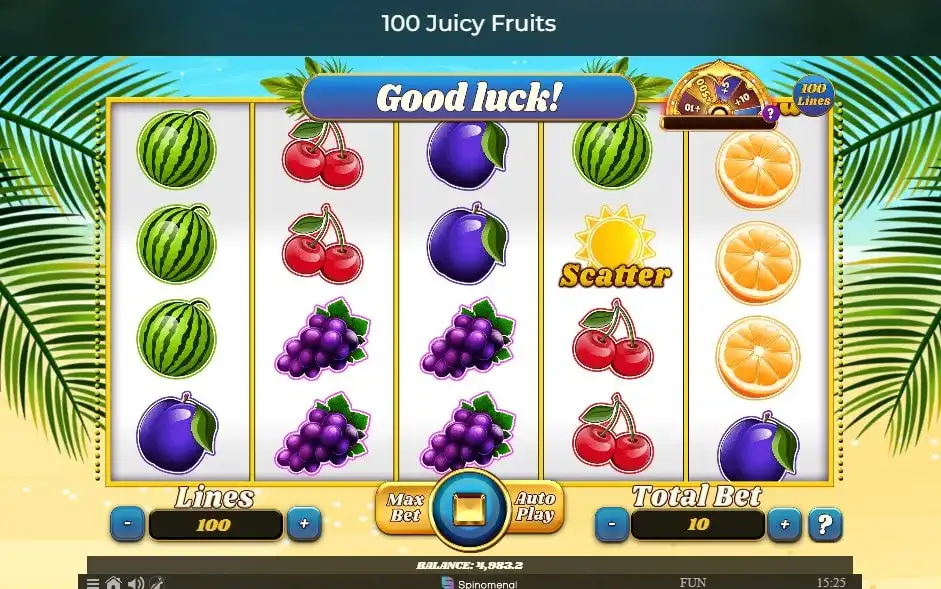Go to the home lobby icon
This screenshot has height=589, width=941.
tap(114, 583)
